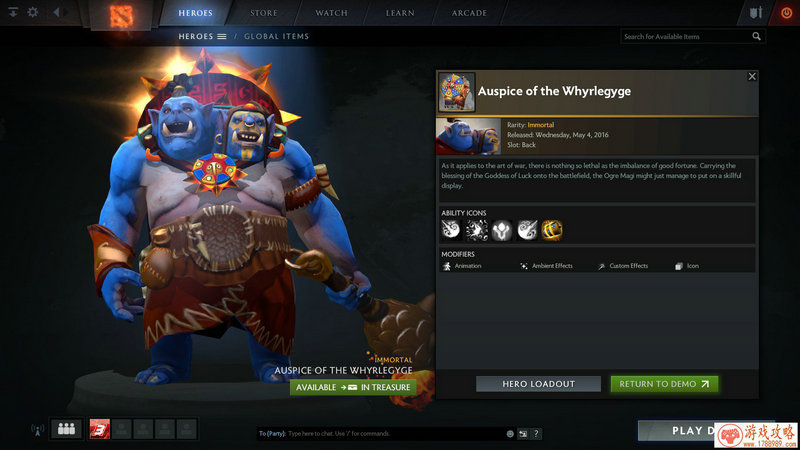The image size is (800, 450).
Task: Go back with the left arrow
Action: pyautogui.click(x=56, y=13)
